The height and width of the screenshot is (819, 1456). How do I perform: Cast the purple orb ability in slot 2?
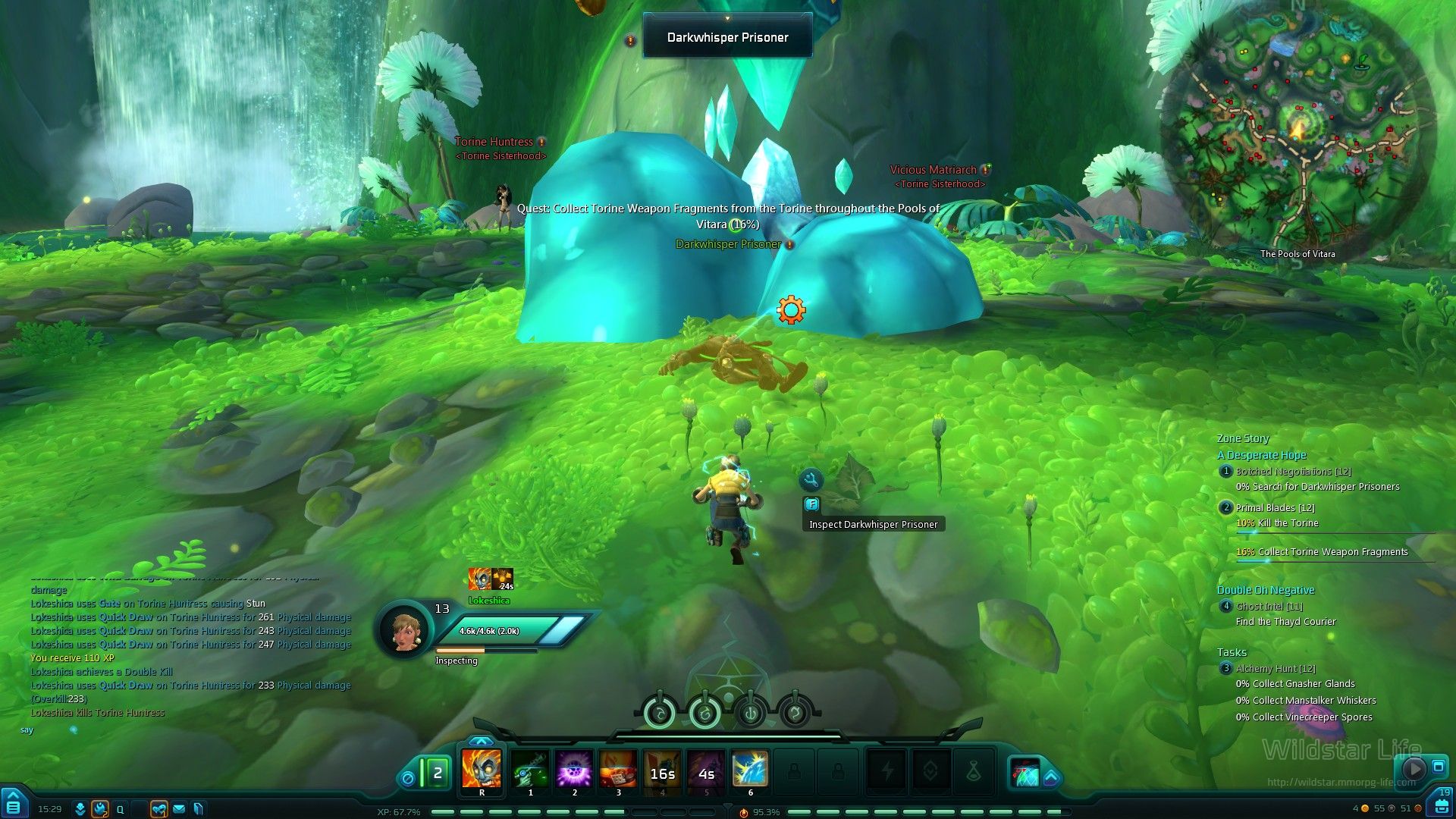[x=574, y=769]
